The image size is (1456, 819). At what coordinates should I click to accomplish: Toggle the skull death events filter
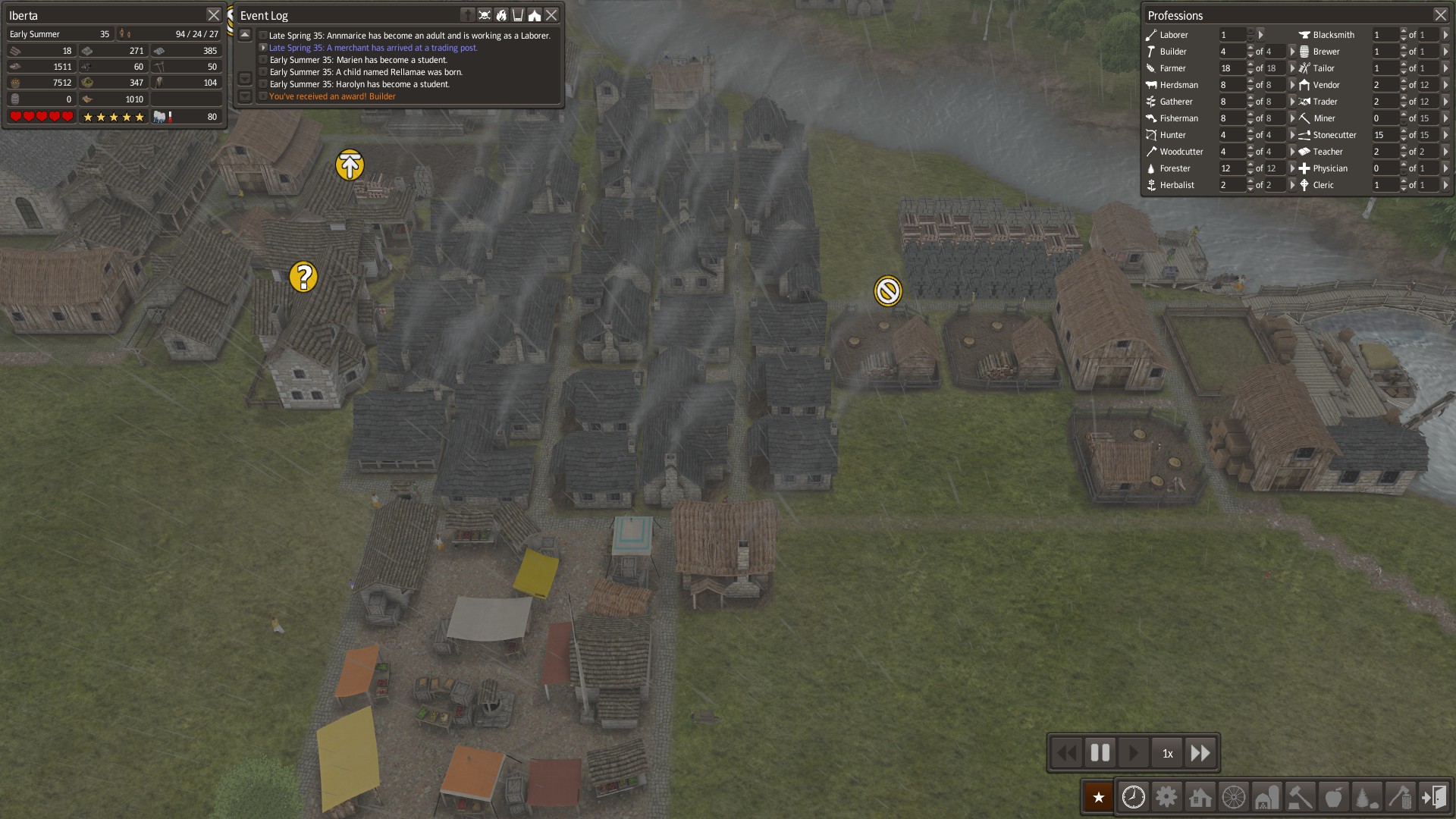[485, 15]
